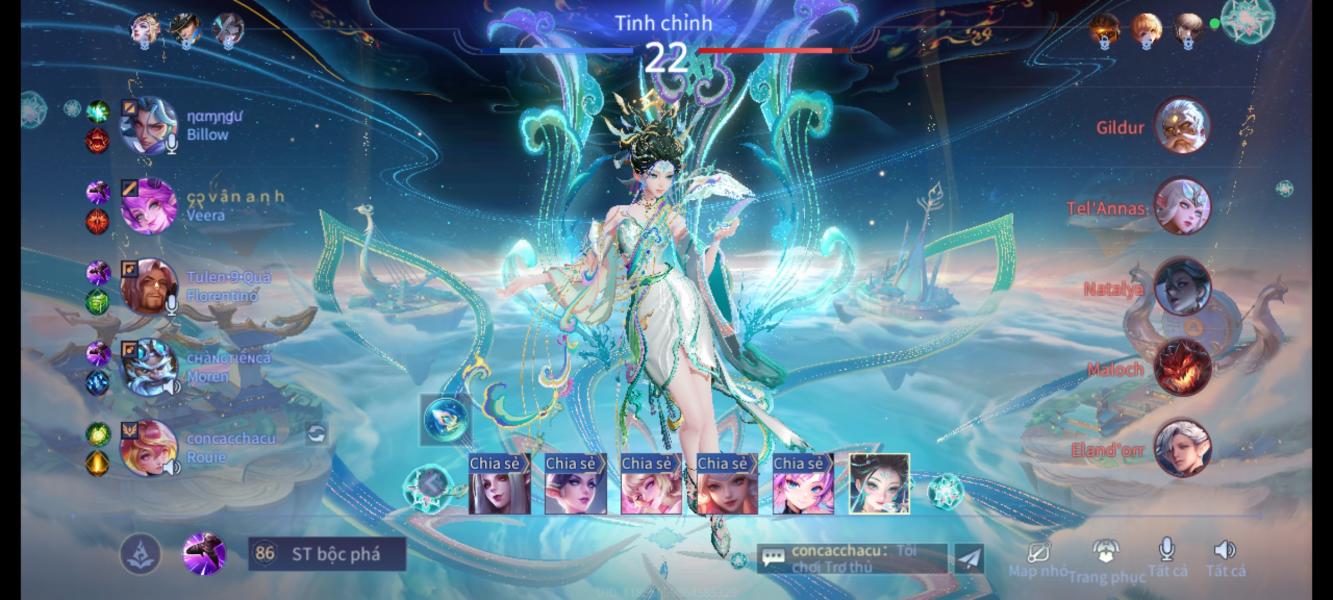The width and height of the screenshot is (1333, 600).
Task: Open the Trang phục skin menu
Action: point(1105,558)
